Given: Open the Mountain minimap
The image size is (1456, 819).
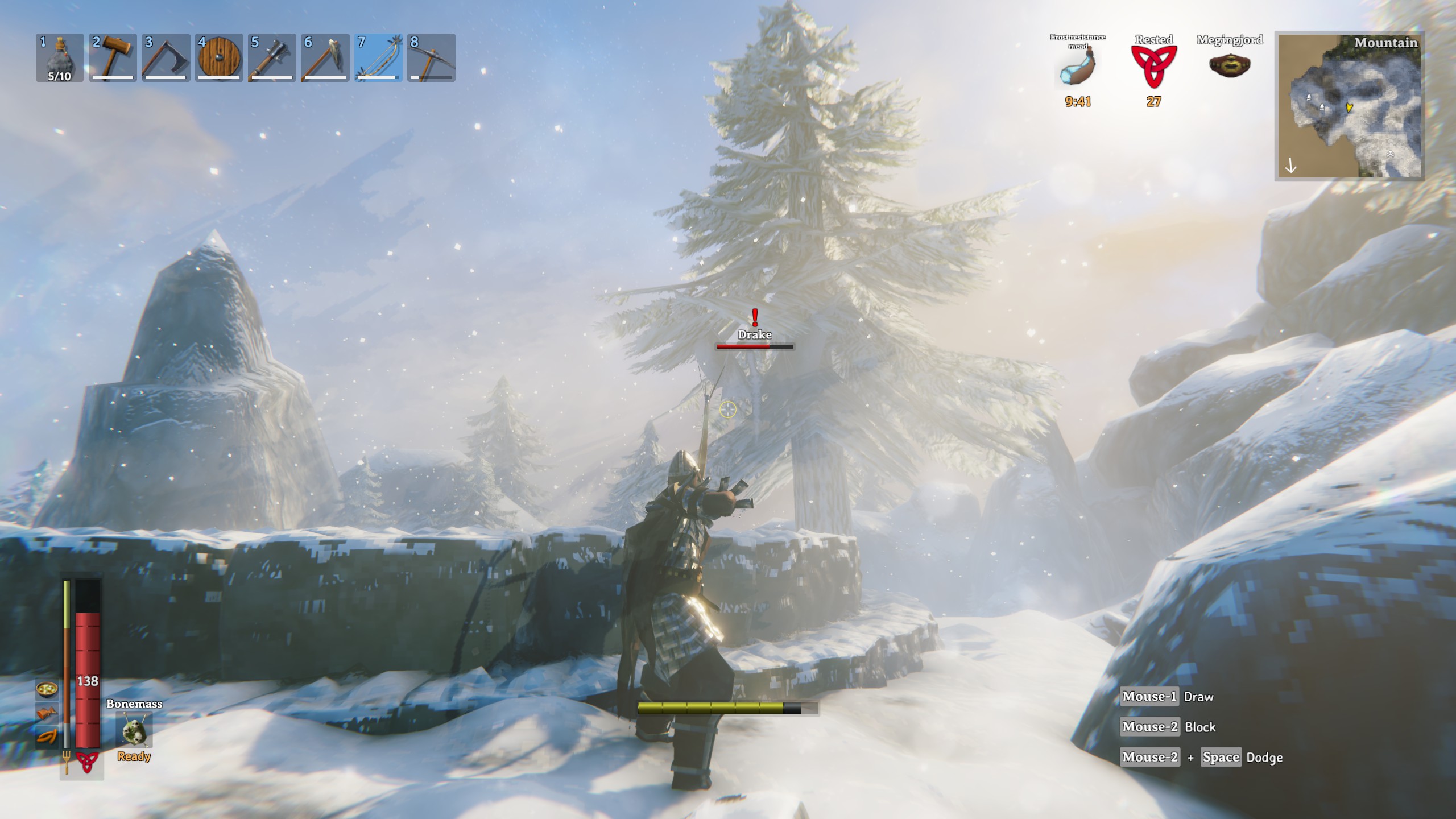Looking at the screenshot, I should [x=1349, y=106].
